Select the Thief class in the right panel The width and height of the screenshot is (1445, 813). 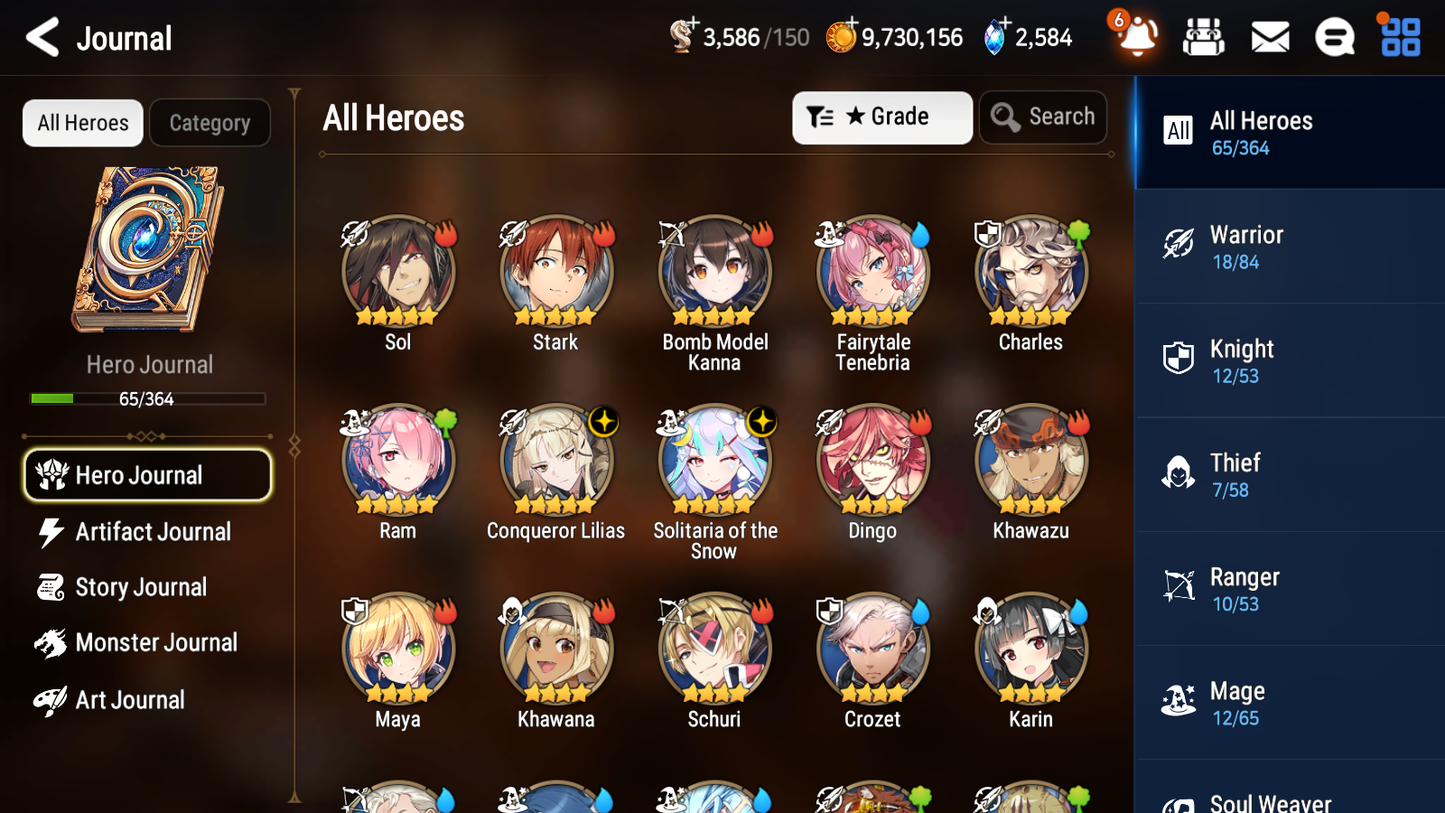[x=1288, y=474]
